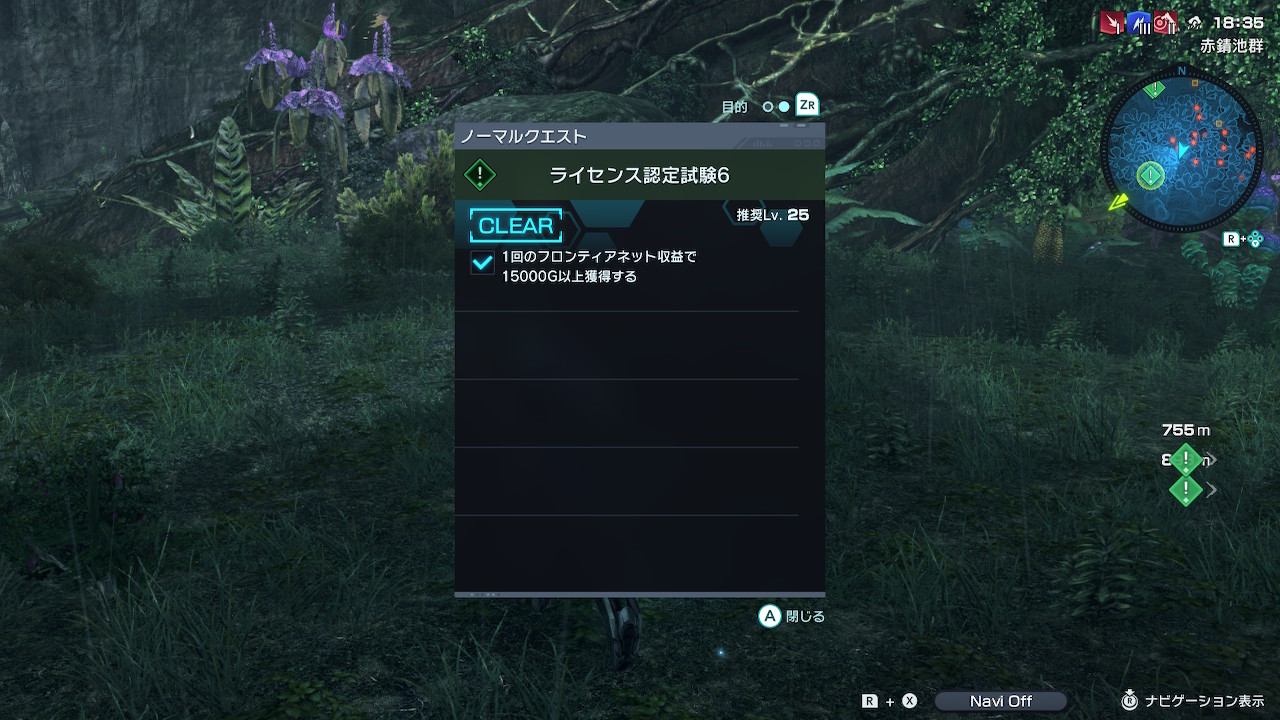Select the green quest diamond beside the title

click(480, 175)
